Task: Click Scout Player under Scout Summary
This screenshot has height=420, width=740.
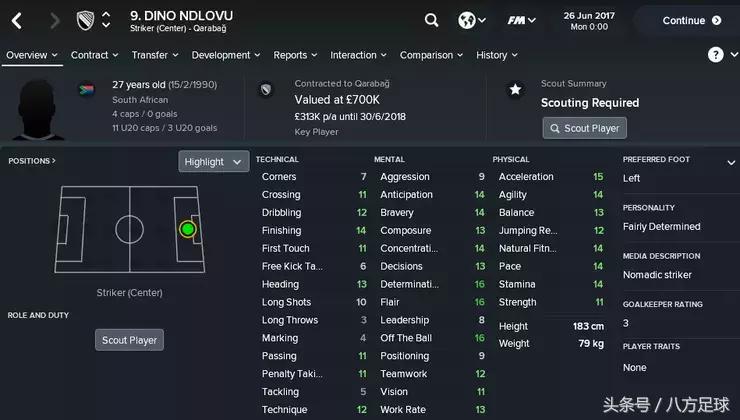Action: [x=585, y=128]
